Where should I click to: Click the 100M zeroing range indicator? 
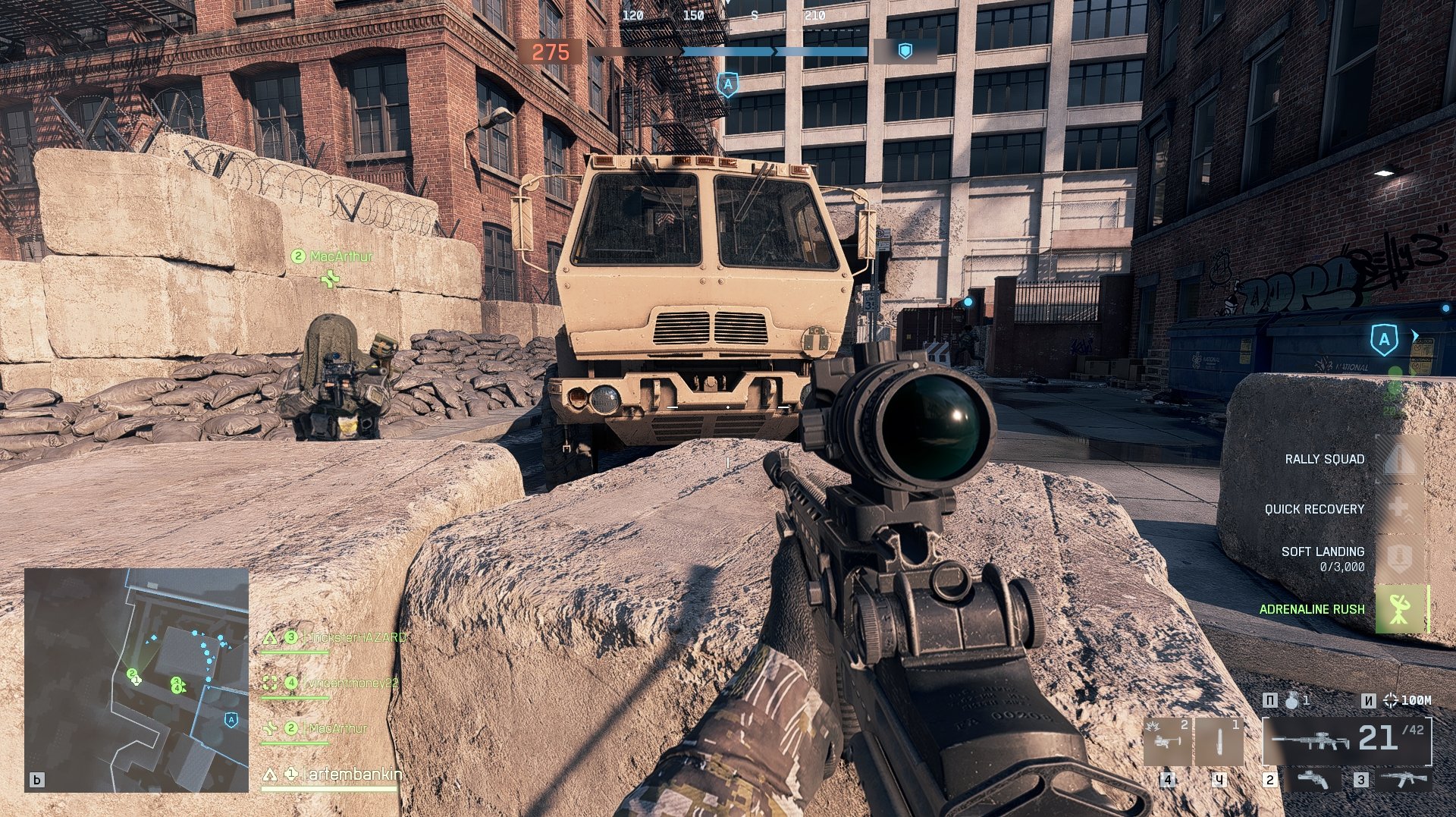(1408, 701)
